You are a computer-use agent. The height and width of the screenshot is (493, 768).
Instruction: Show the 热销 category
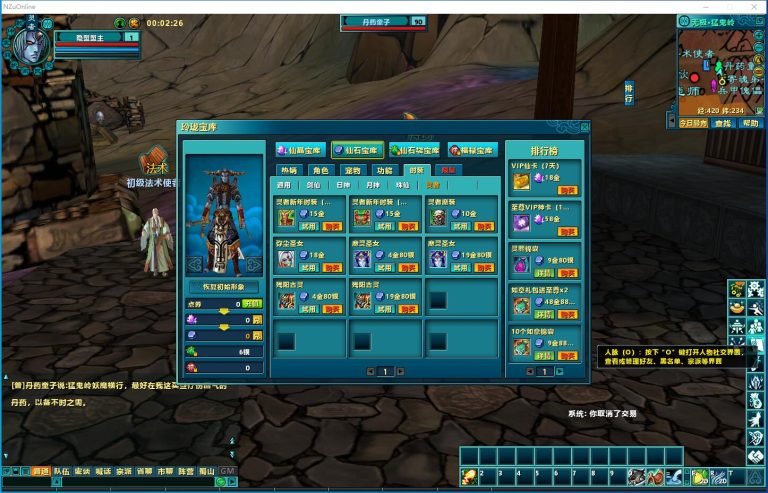coord(289,170)
